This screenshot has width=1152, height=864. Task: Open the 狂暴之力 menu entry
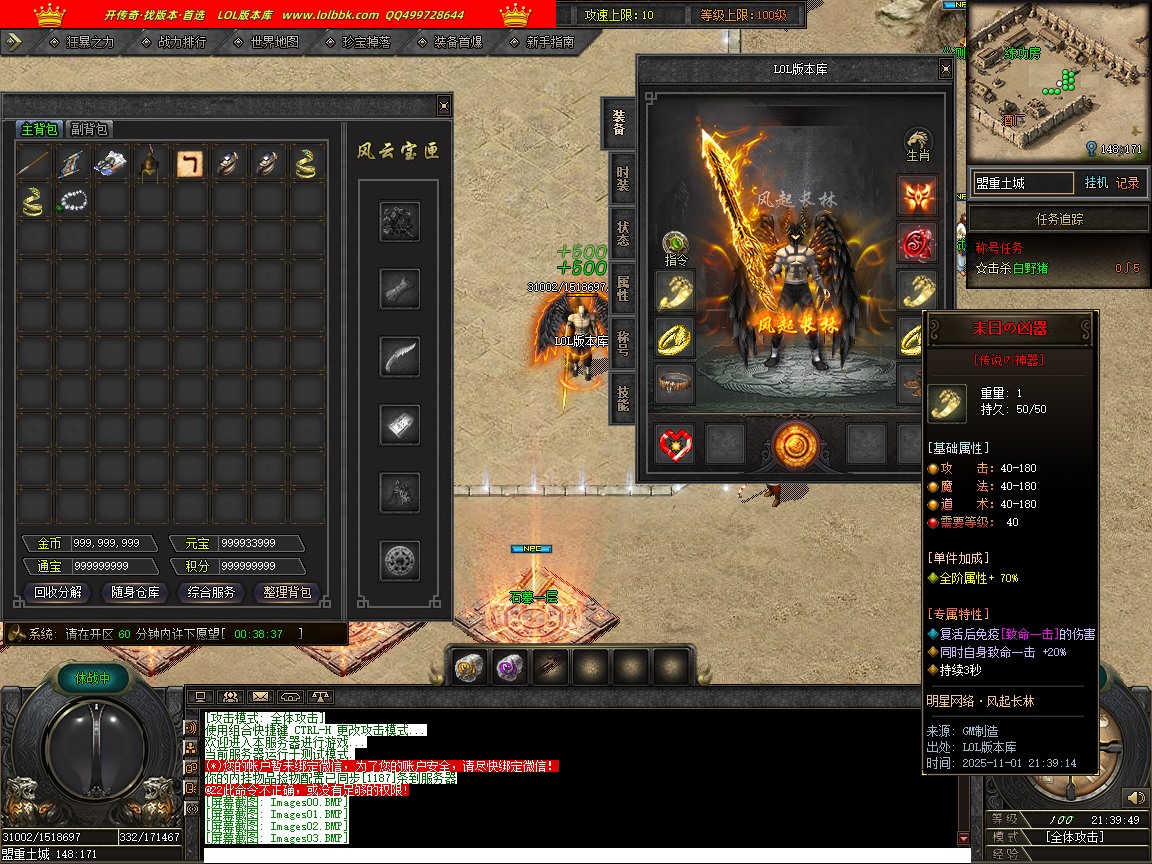89,42
